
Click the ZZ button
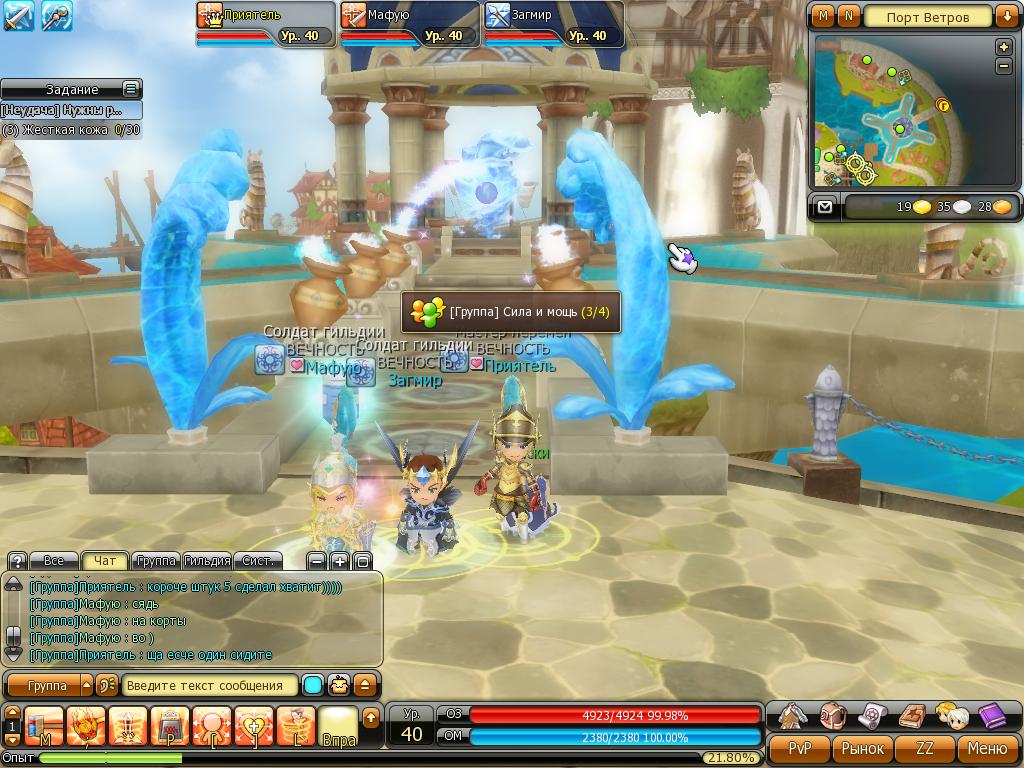click(925, 748)
